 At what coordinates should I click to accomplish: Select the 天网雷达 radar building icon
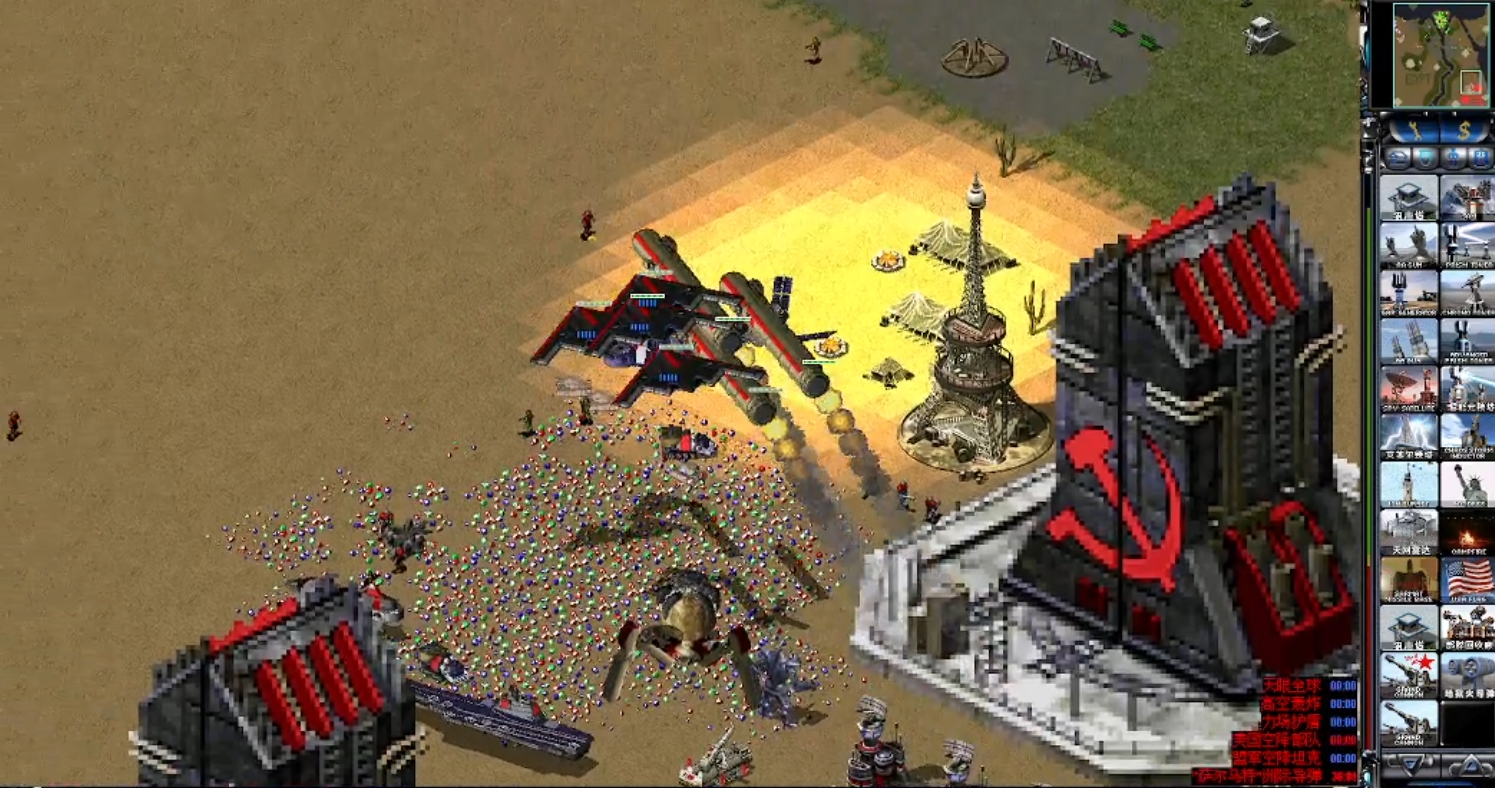[1409, 532]
